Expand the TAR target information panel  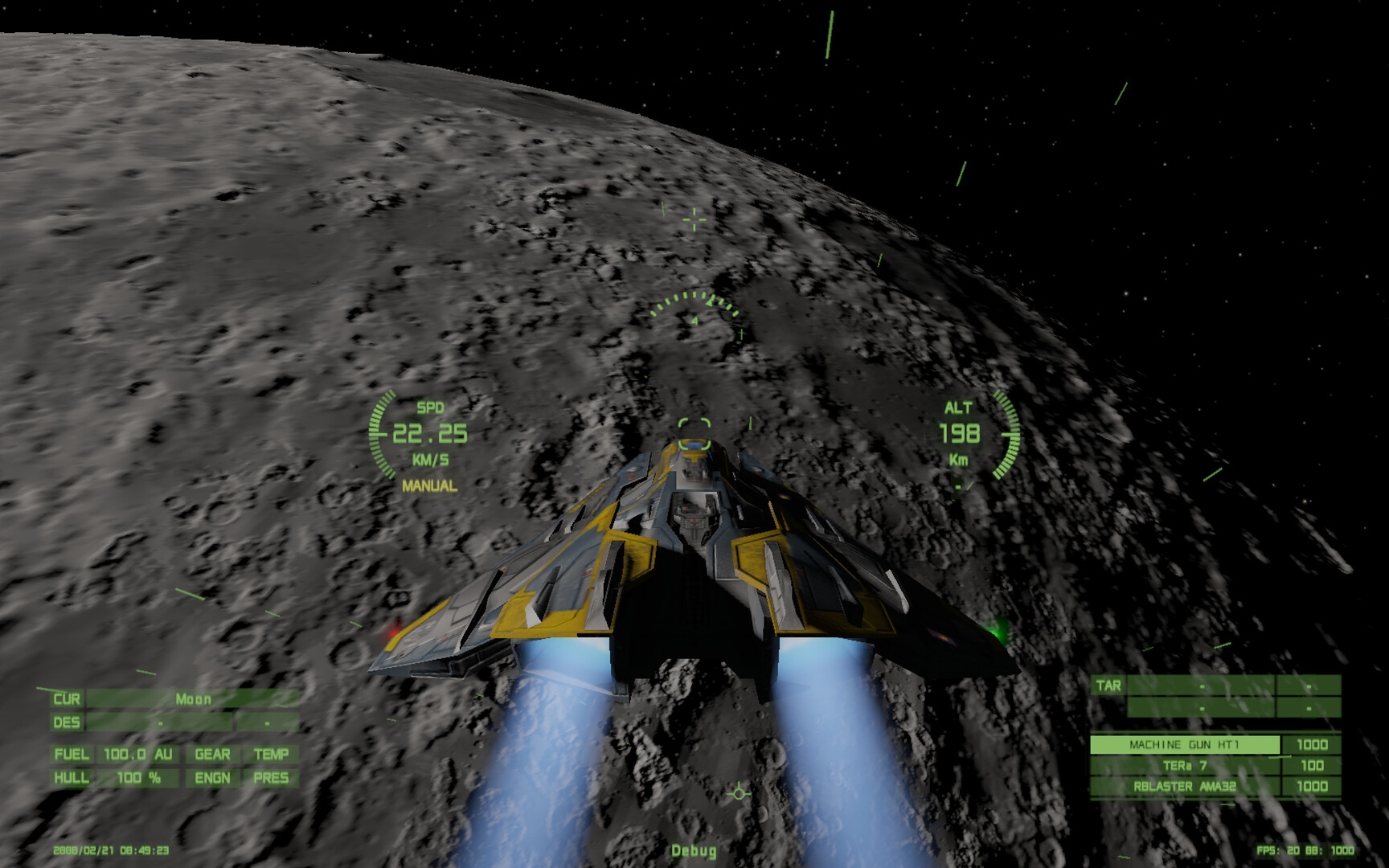(x=1107, y=686)
